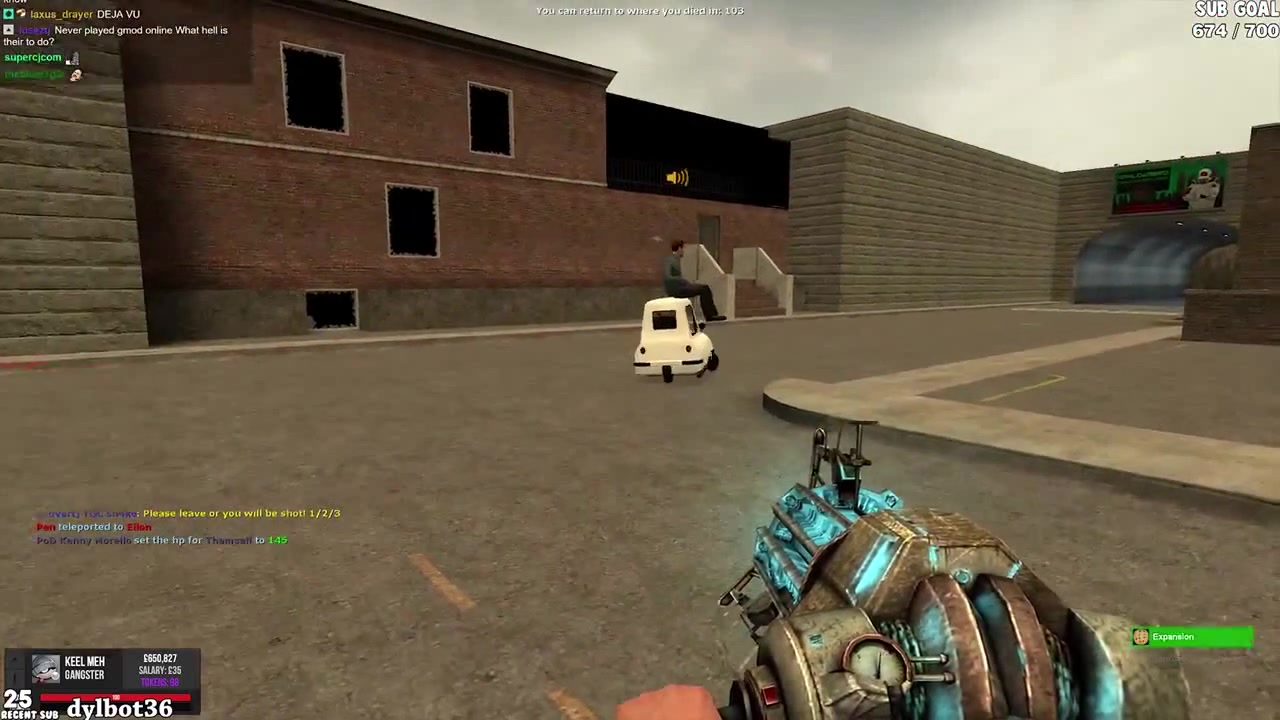Click the Gangster job avatar portrait
This screenshot has height=720, width=1280.
(44, 670)
